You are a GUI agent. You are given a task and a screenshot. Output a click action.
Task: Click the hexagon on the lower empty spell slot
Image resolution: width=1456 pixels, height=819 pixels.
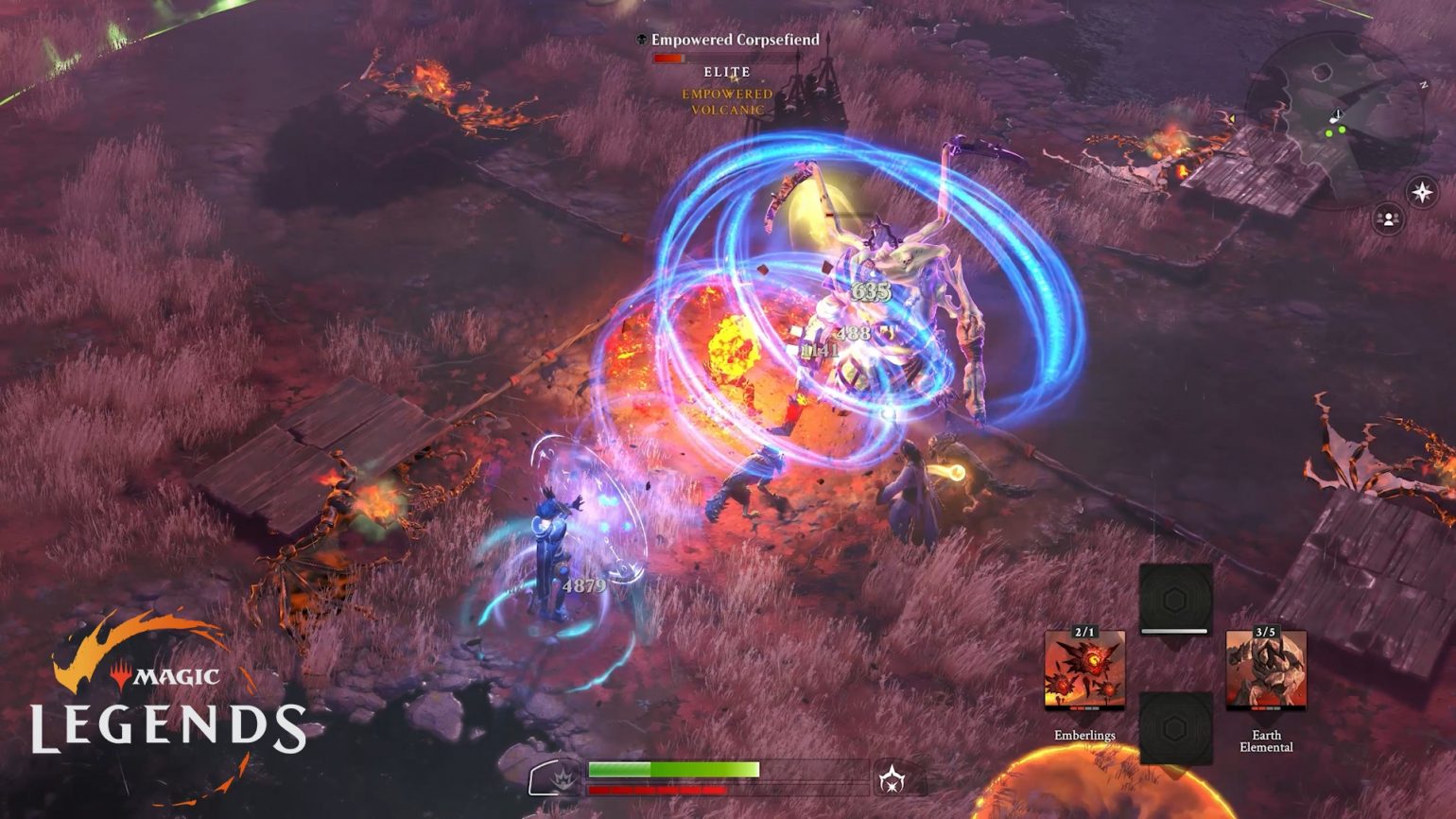tap(1175, 728)
